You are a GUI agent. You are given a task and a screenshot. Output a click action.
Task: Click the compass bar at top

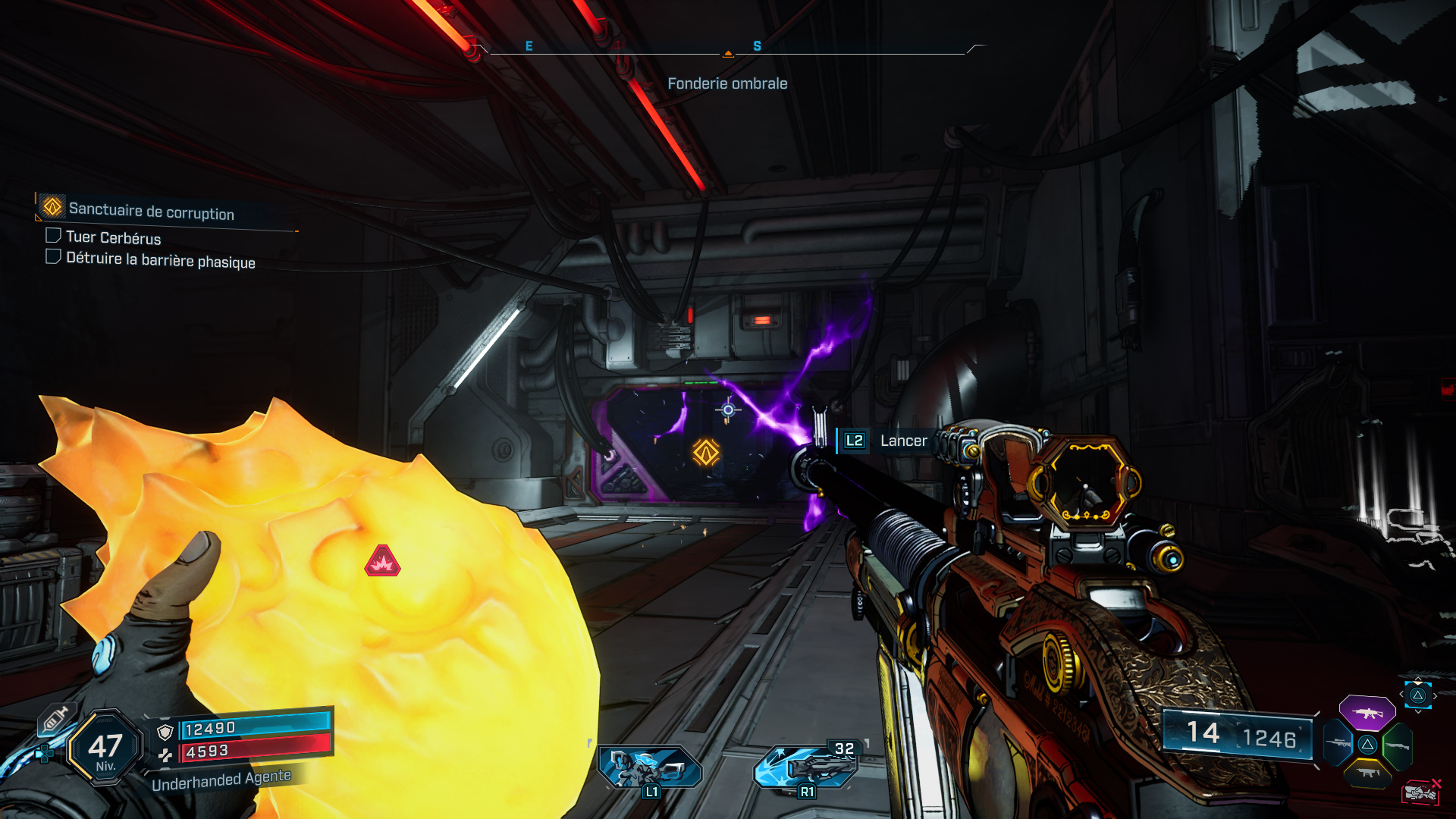pos(728,50)
